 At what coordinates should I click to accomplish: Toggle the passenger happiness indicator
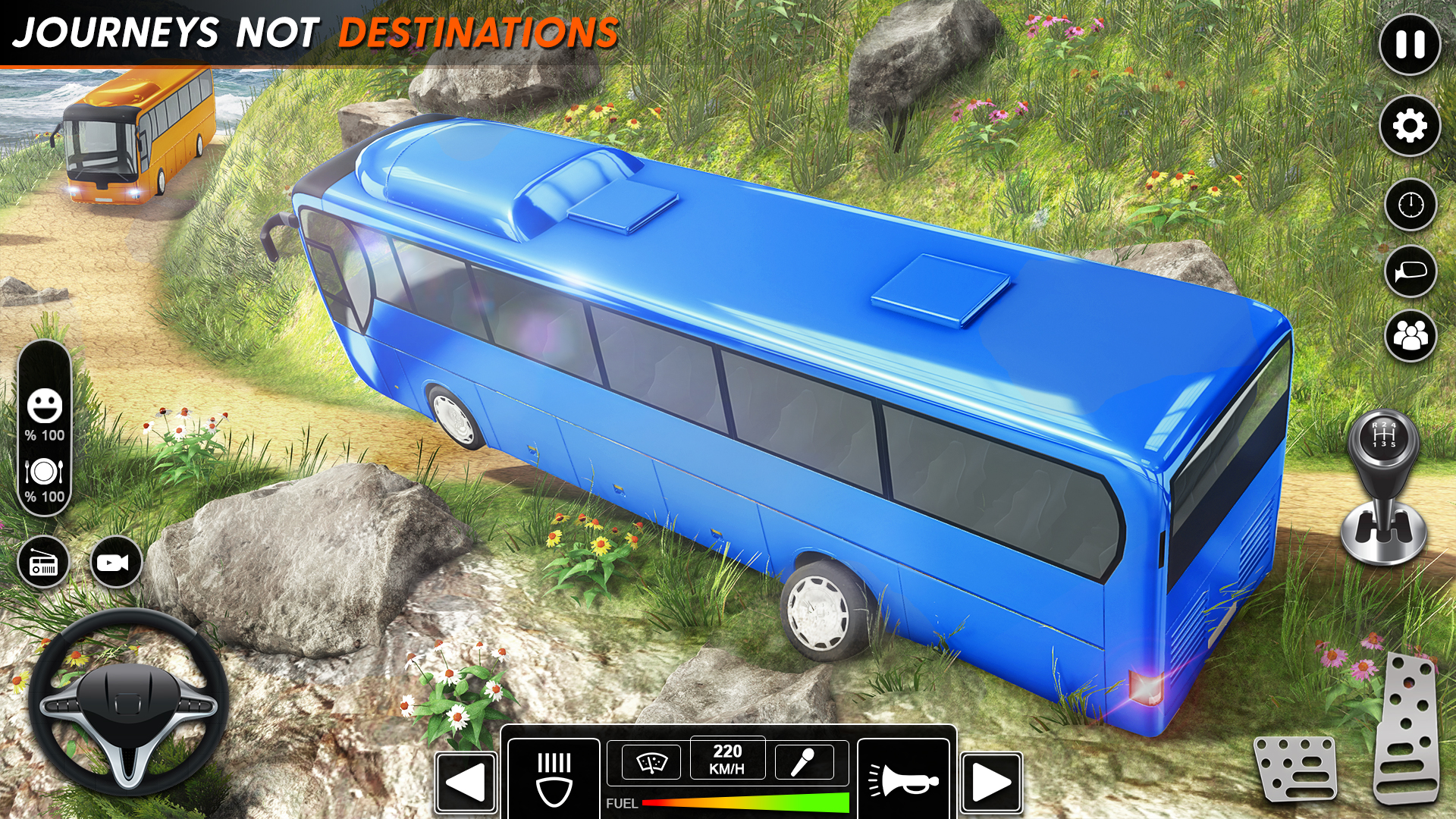(x=45, y=406)
